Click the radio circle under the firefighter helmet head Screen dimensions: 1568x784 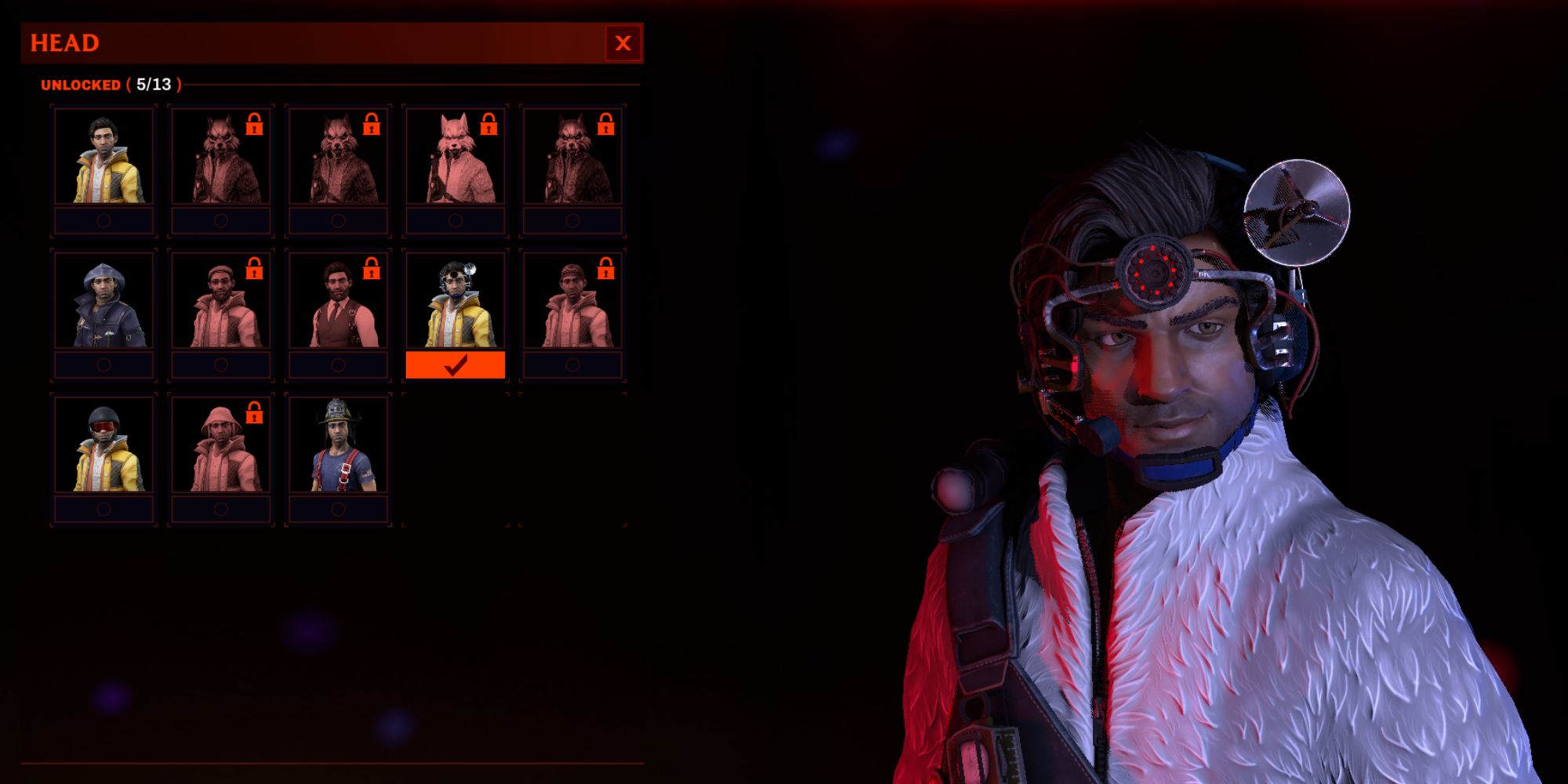[339, 510]
